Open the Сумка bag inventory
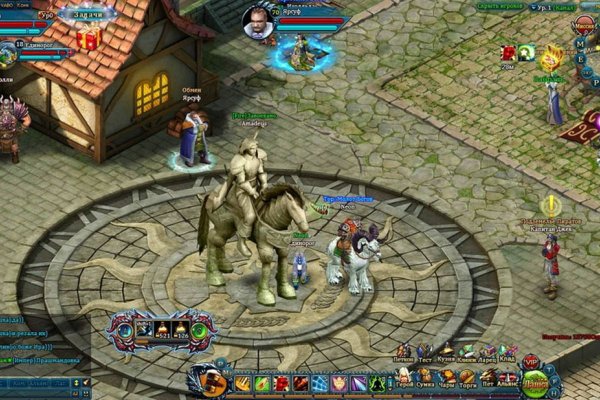 coord(425,378)
